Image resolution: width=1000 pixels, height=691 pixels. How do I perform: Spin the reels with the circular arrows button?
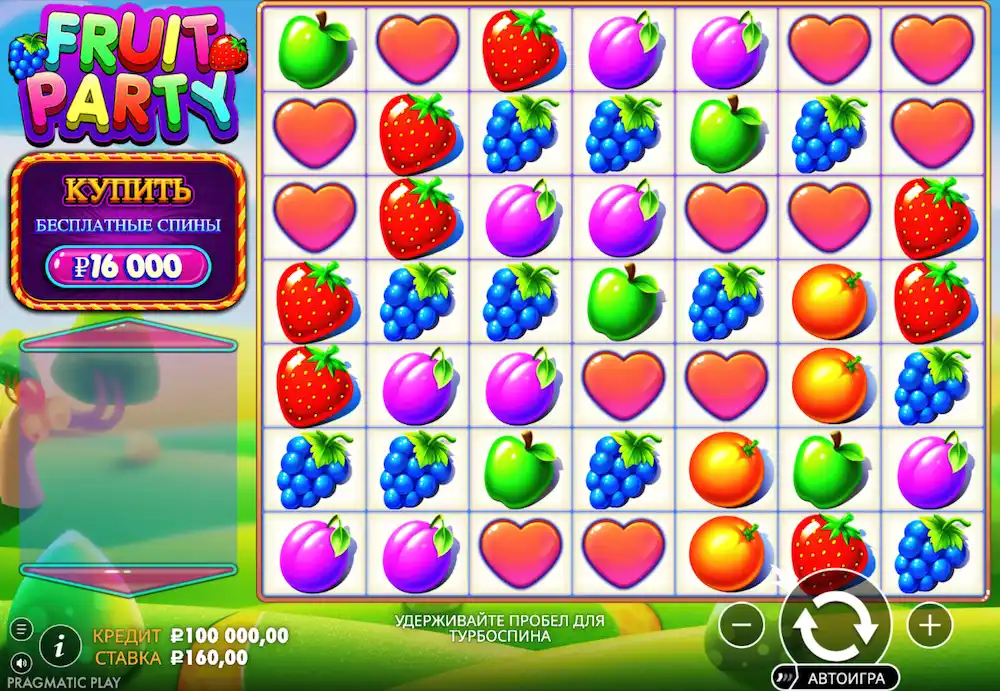[x=835, y=625]
